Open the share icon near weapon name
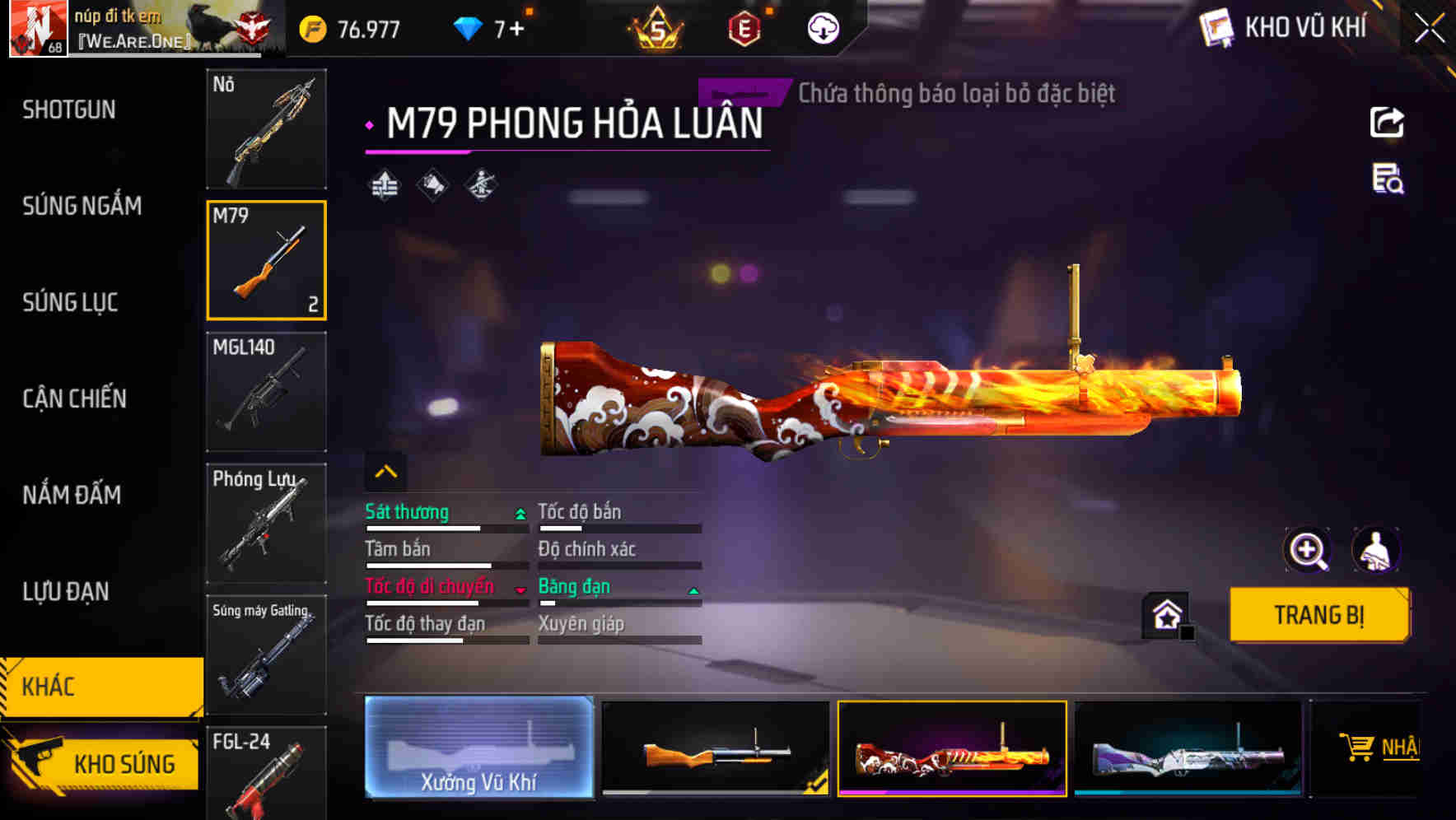This screenshot has width=1456, height=820. pyautogui.click(x=1387, y=121)
